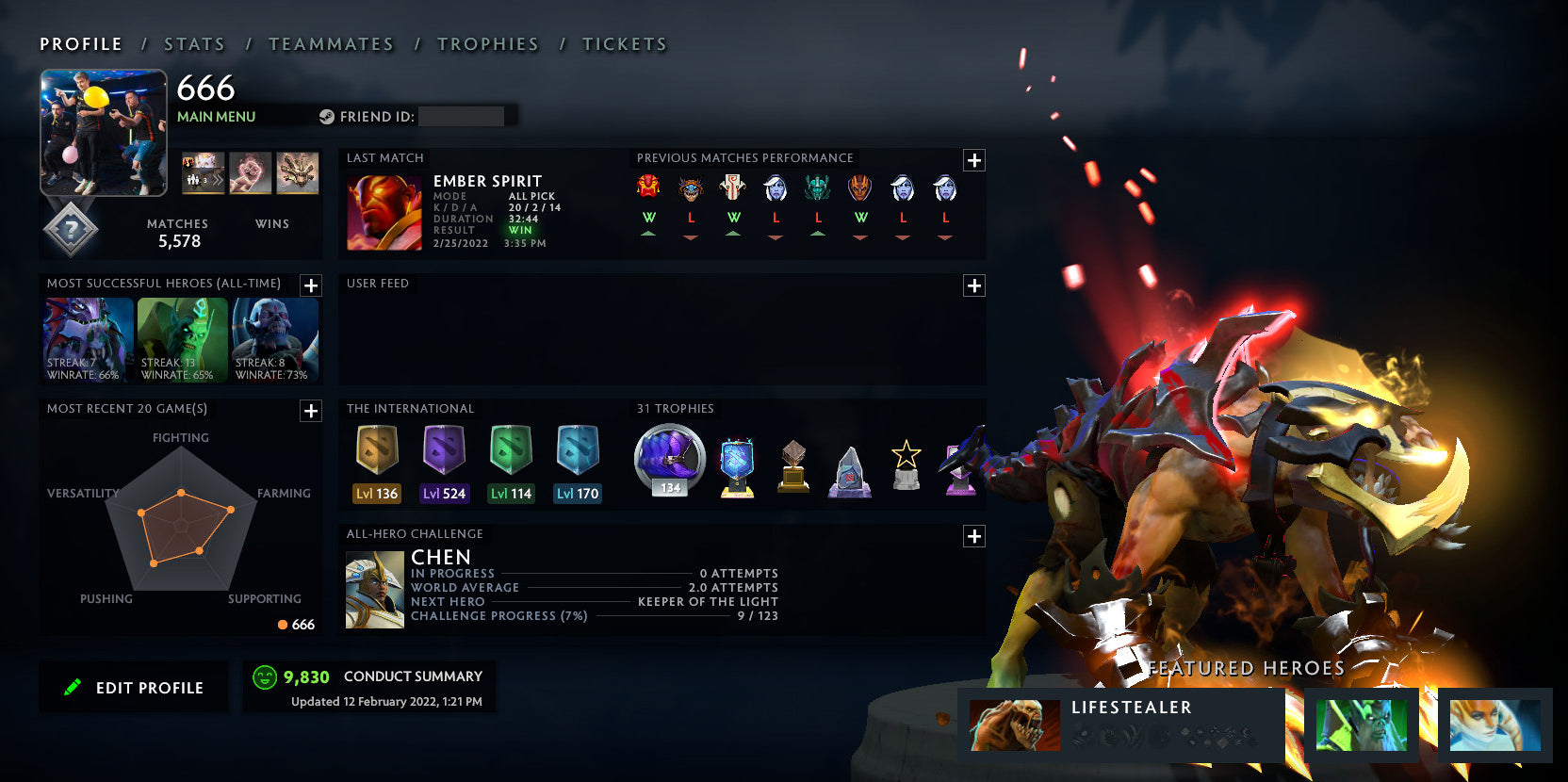Go to the Tickets tab

coord(624,44)
